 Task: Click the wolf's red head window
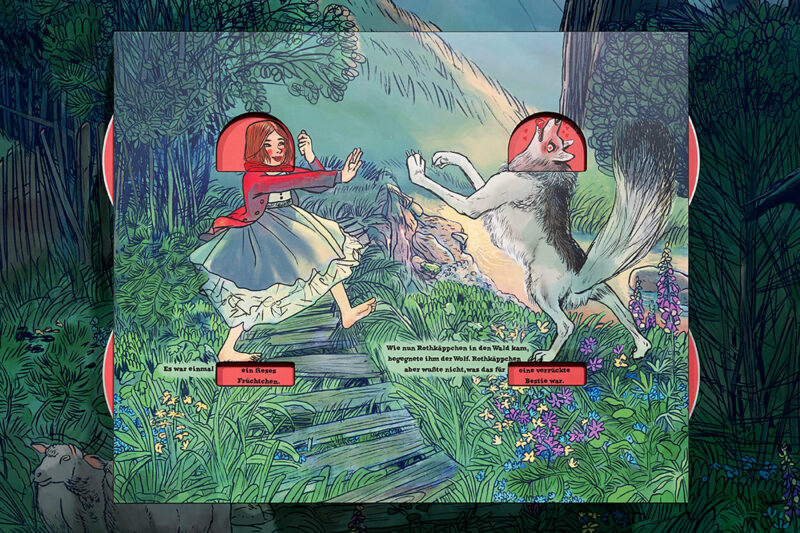(546, 147)
